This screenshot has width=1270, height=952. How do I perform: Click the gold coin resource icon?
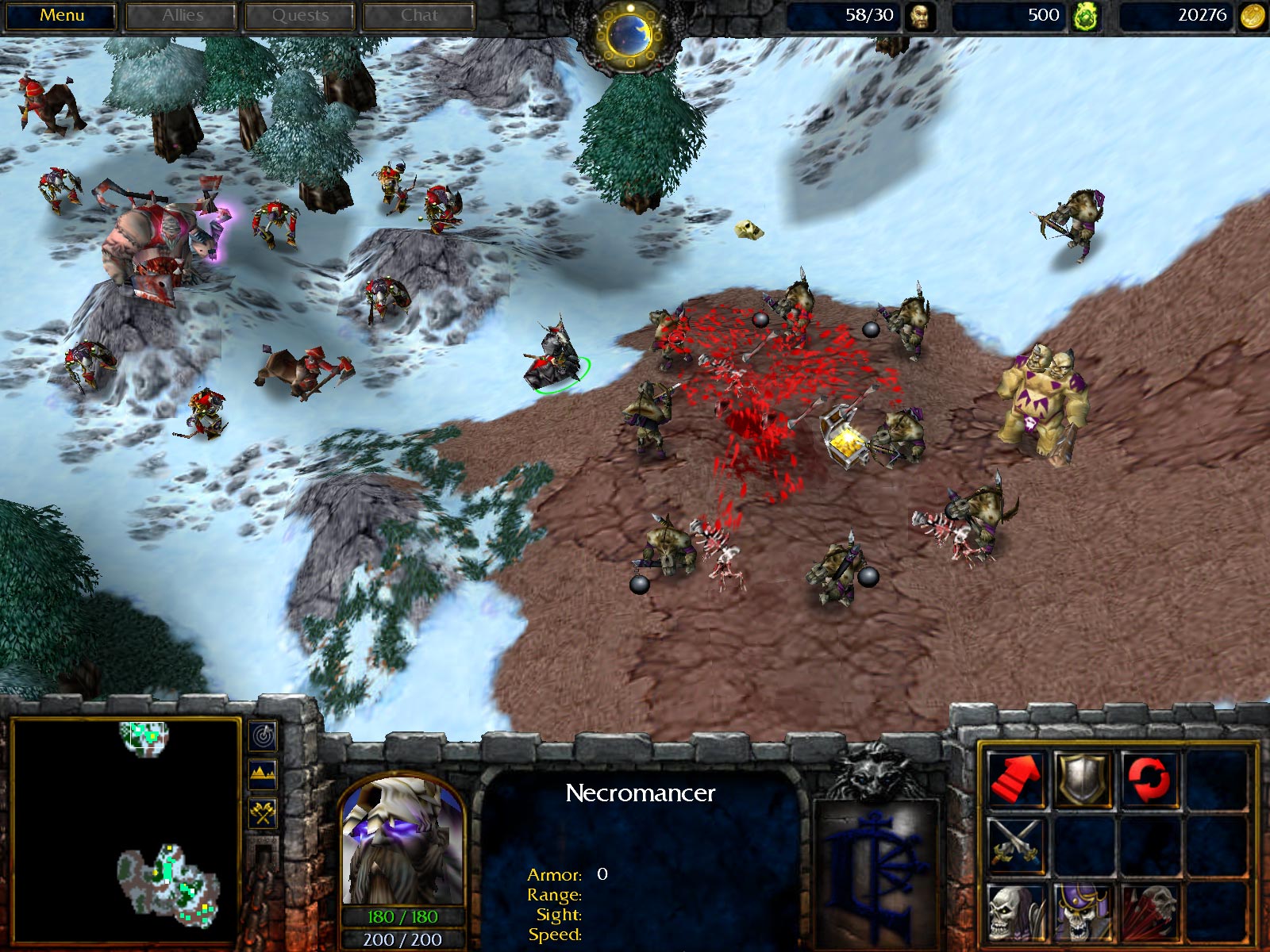pyautogui.click(x=1246, y=13)
